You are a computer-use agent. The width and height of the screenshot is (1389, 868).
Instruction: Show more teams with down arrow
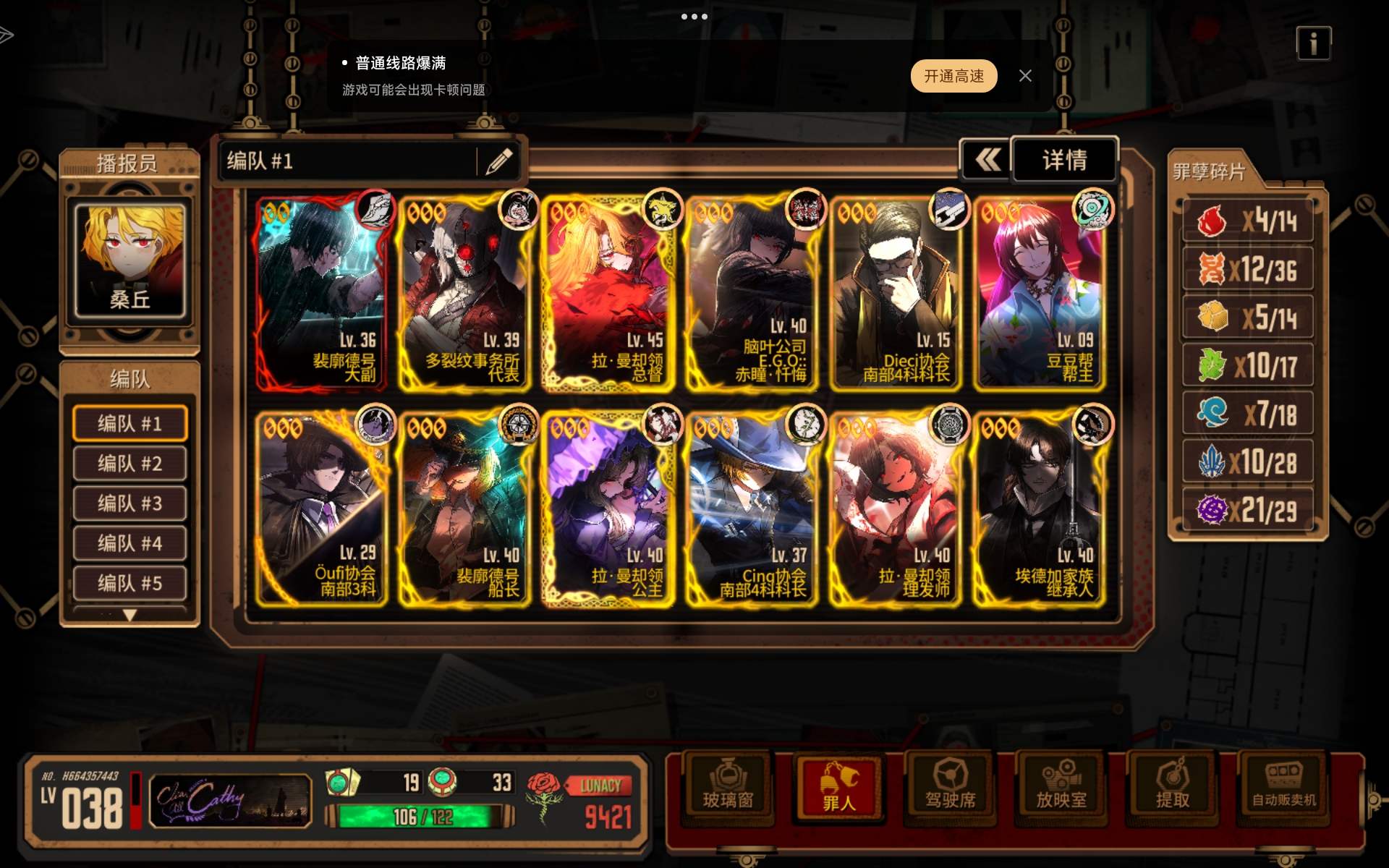129,616
